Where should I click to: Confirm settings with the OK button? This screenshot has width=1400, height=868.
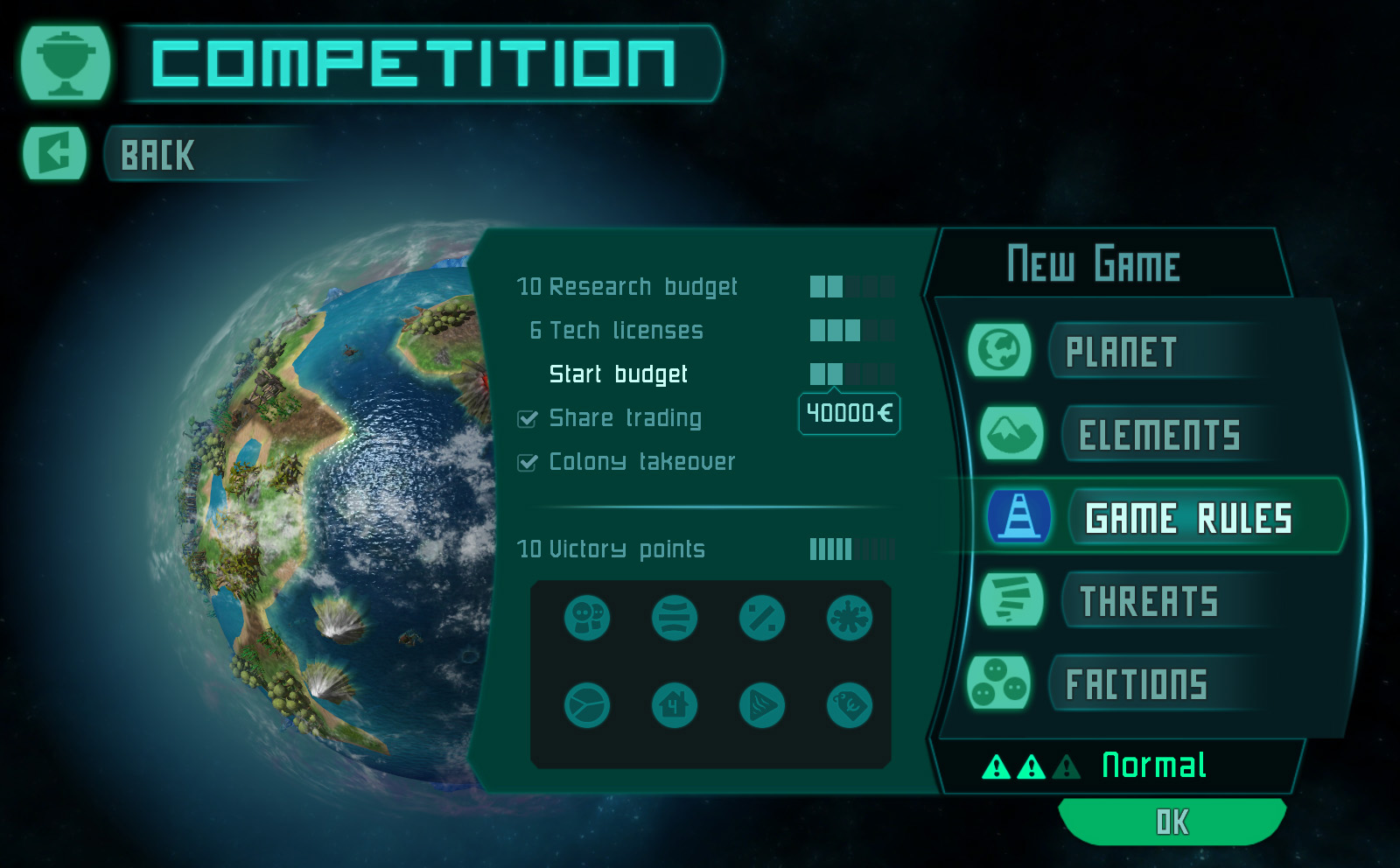pos(1172,822)
